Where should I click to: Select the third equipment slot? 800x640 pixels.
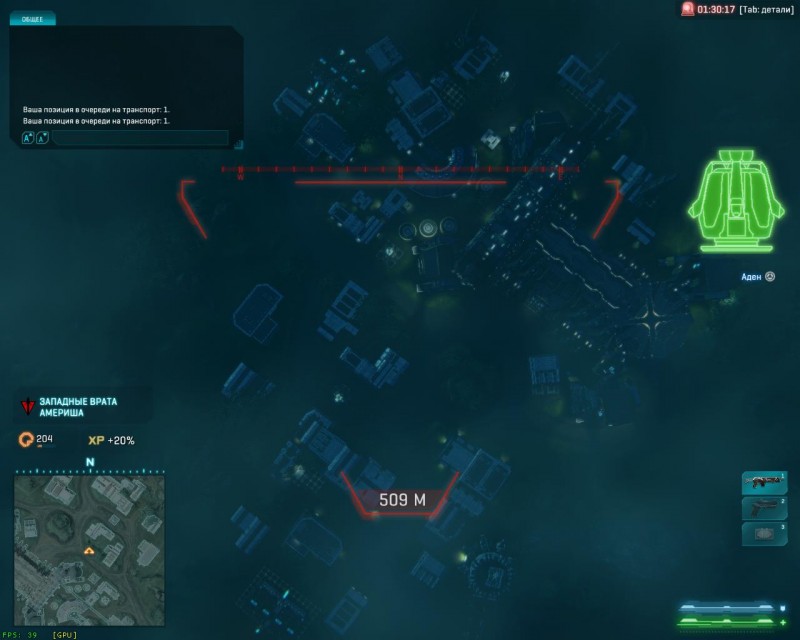pos(764,534)
